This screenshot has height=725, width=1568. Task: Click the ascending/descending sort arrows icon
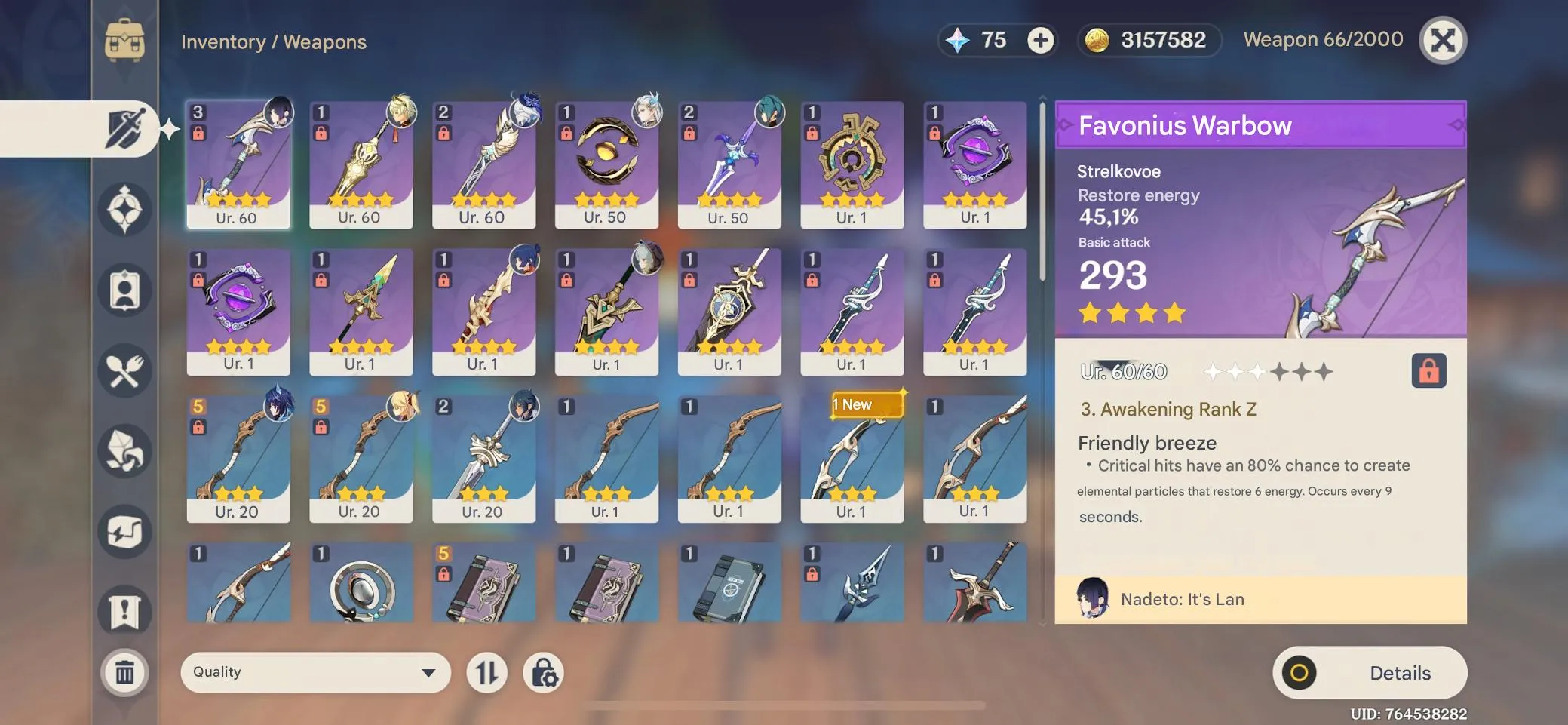click(x=487, y=671)
